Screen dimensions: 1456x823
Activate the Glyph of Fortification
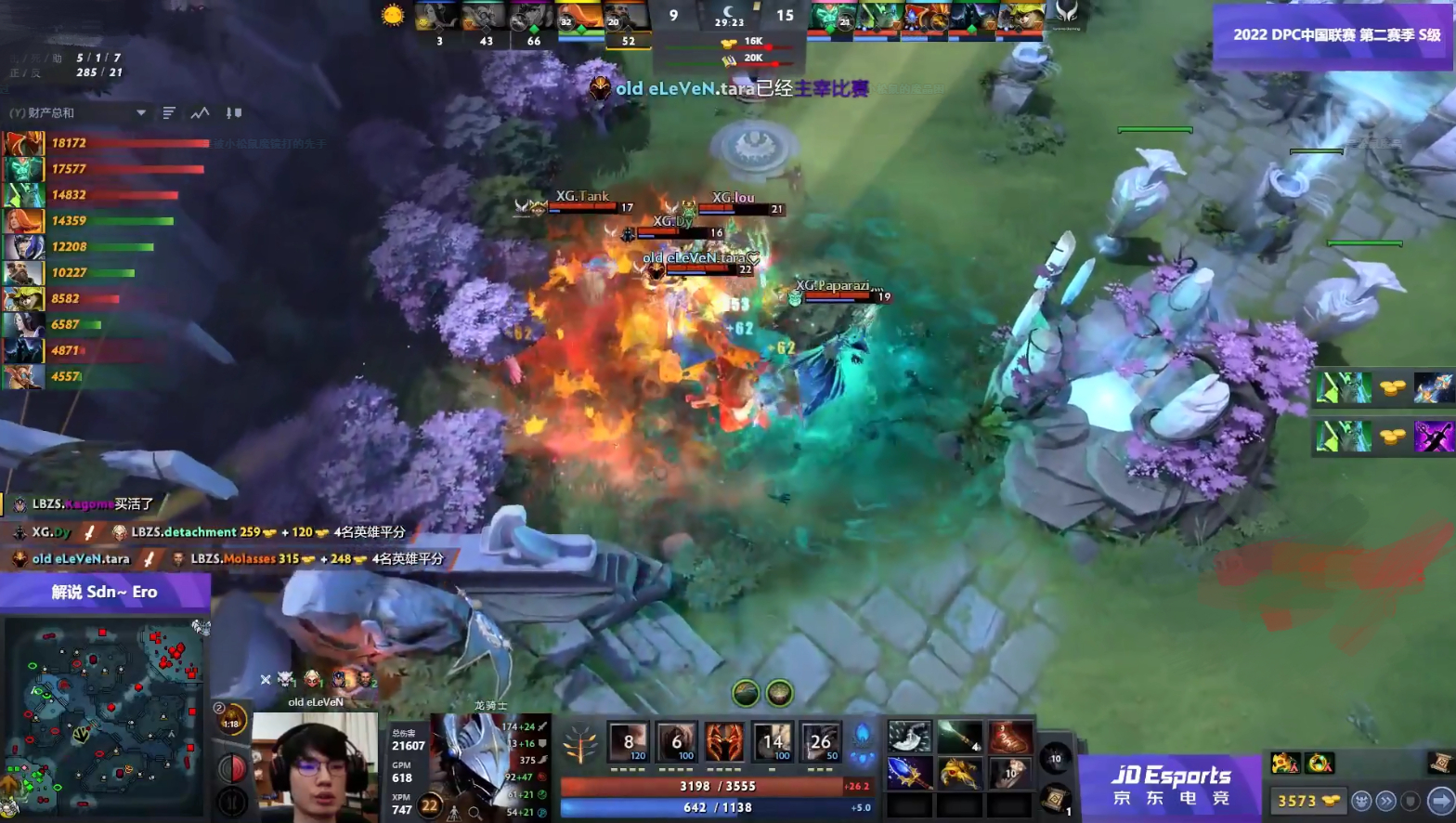click(1411, 801)
